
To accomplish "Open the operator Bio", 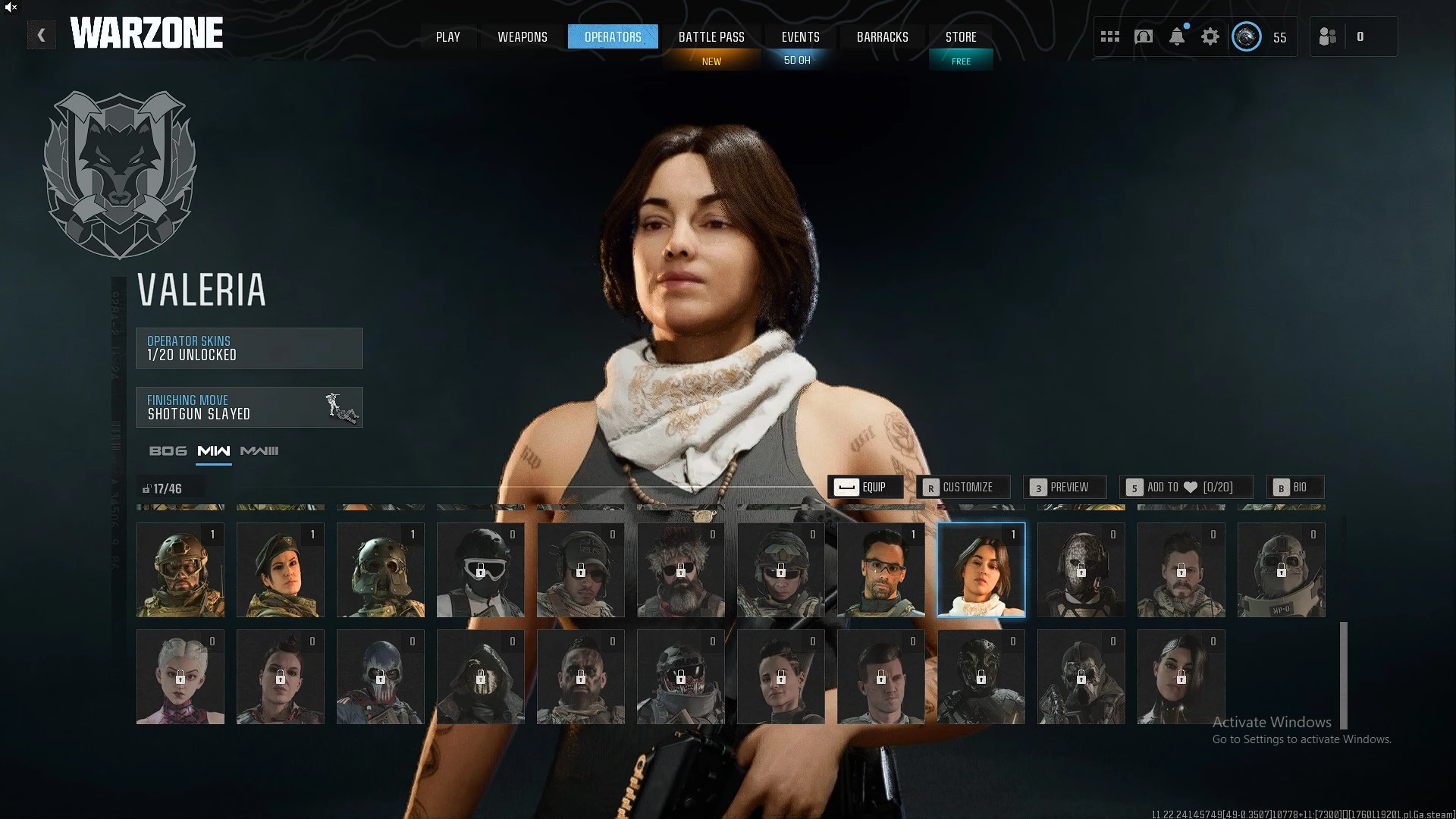I will 1294,487.
